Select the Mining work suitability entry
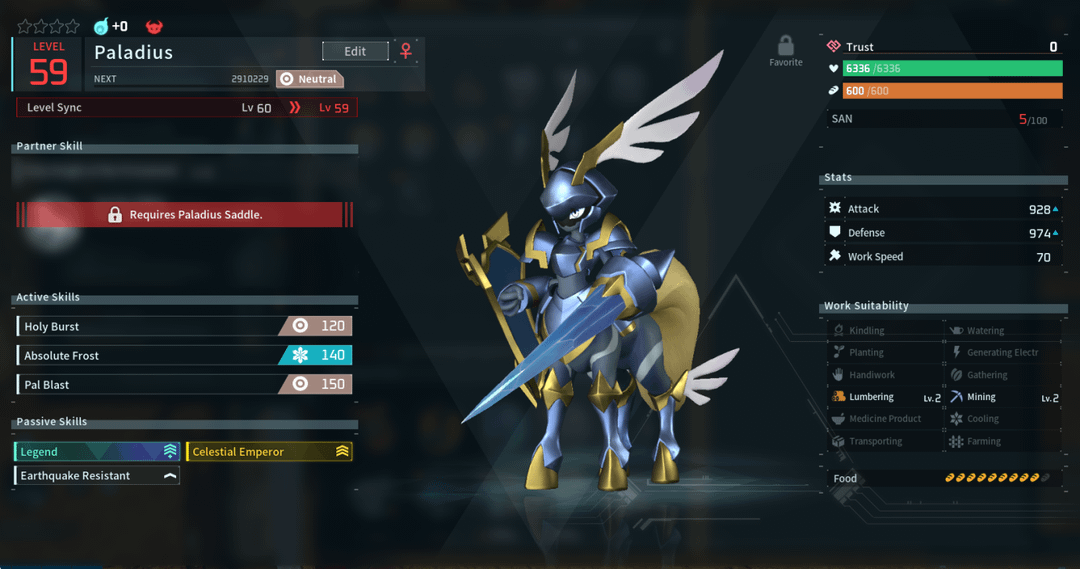The image size is (1080, 569). click(1003, 397)
